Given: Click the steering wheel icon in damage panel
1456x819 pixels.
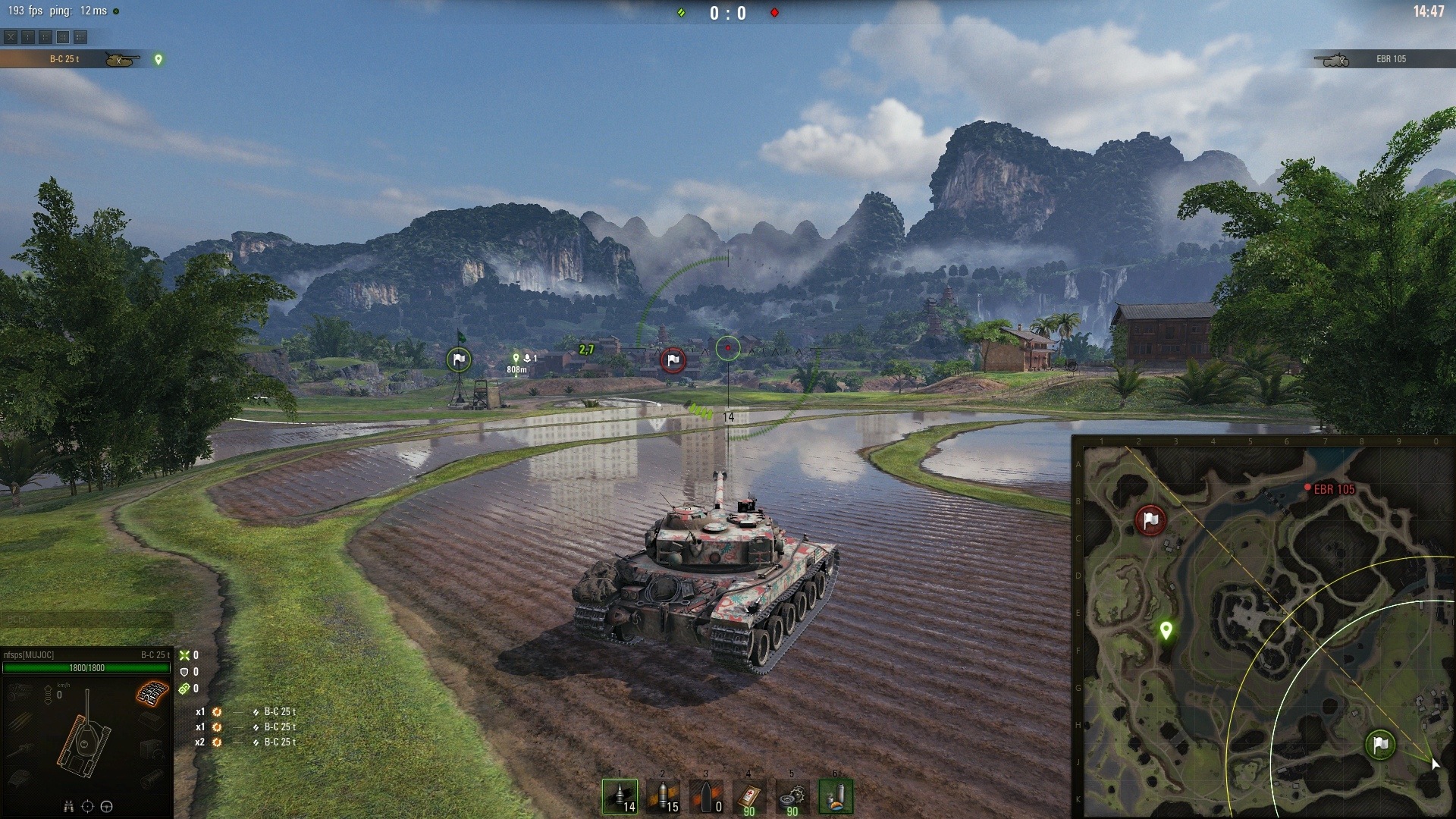Looking at the screenshot, I should 106,806.
